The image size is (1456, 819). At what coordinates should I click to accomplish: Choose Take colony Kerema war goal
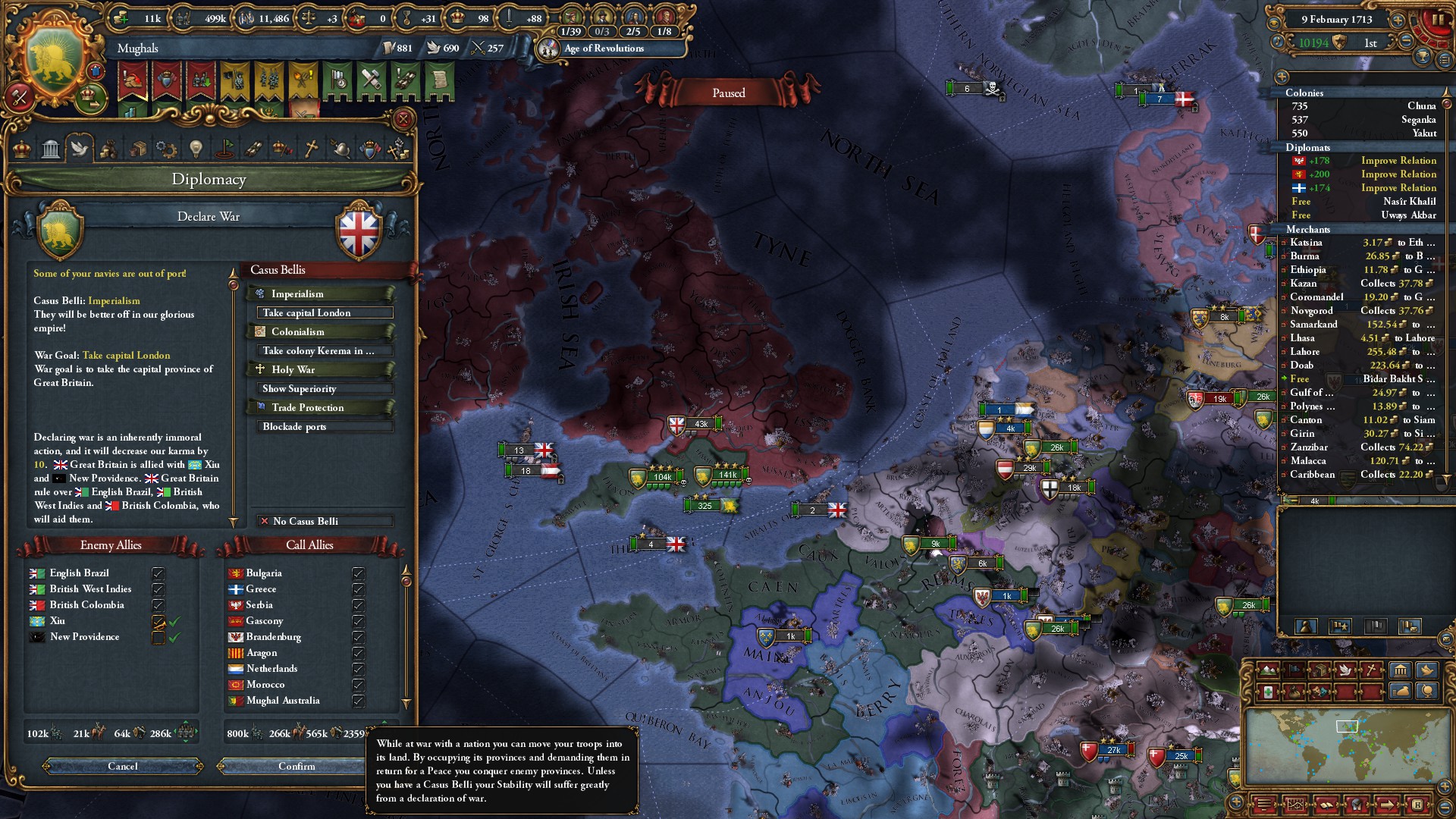(325, 351)
